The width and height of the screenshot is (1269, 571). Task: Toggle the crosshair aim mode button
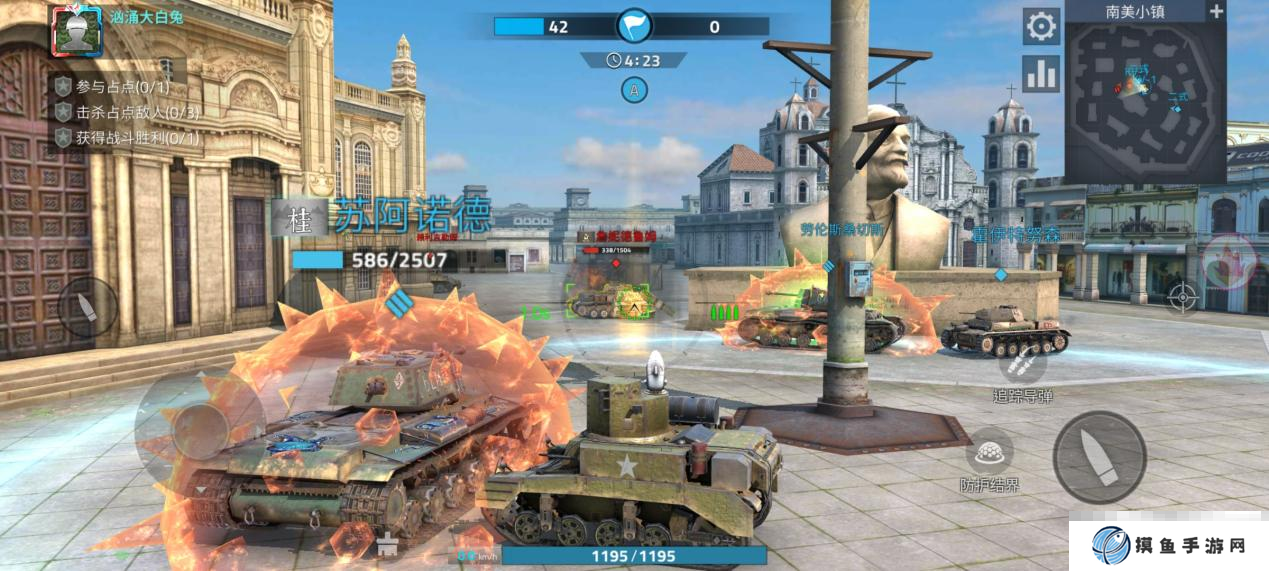(x=1182, y=297)
